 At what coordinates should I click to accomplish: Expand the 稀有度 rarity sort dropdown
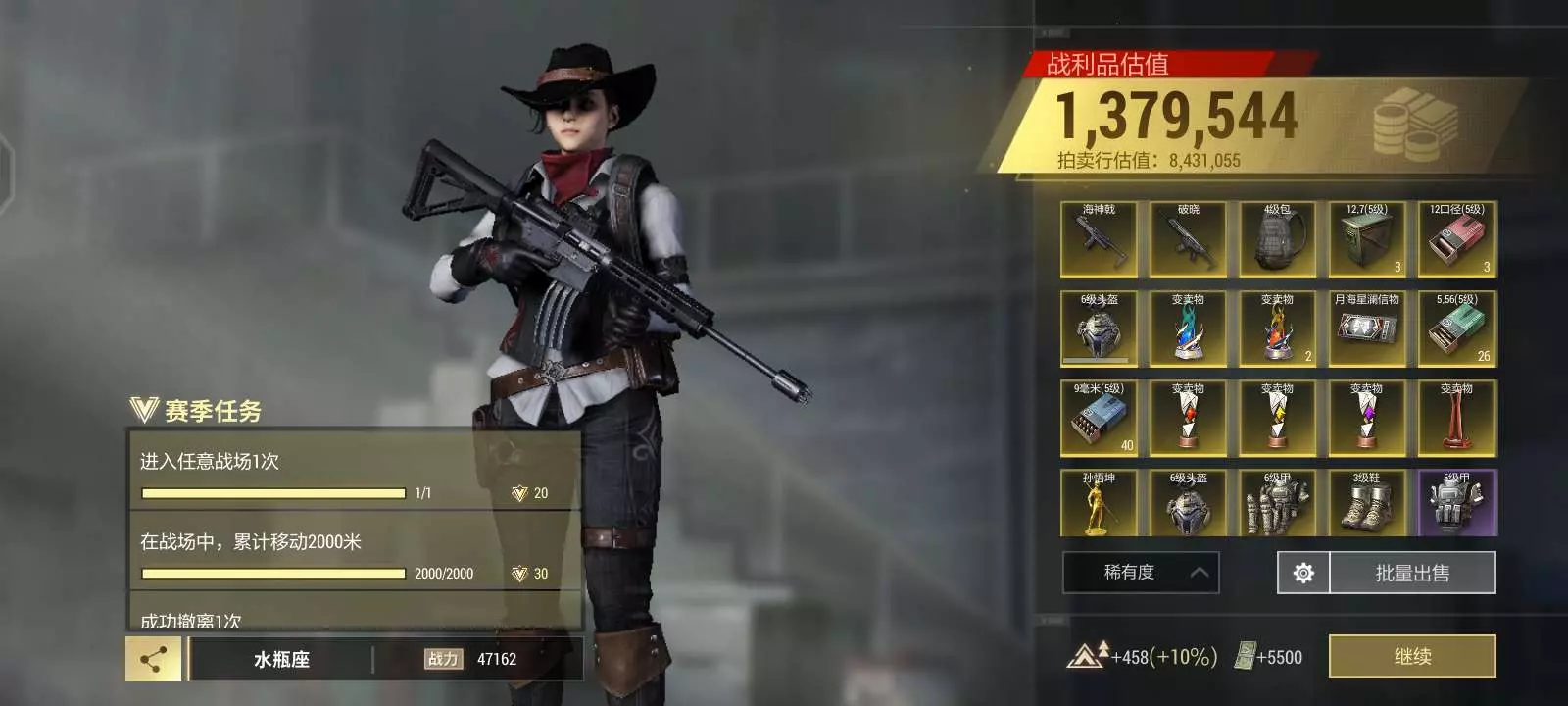[1141, 573]
